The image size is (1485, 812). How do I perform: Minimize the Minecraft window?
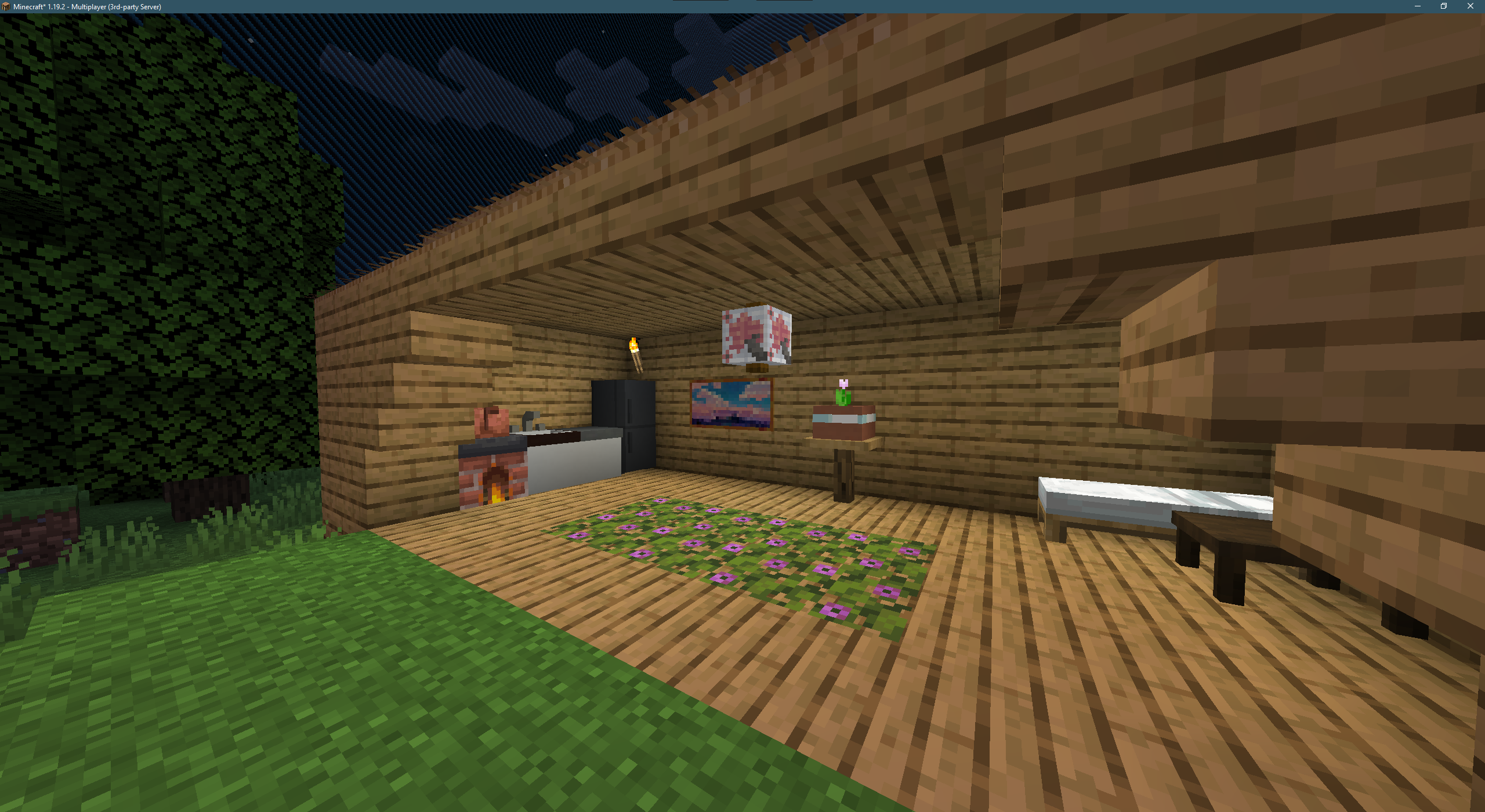(1417, 6)
